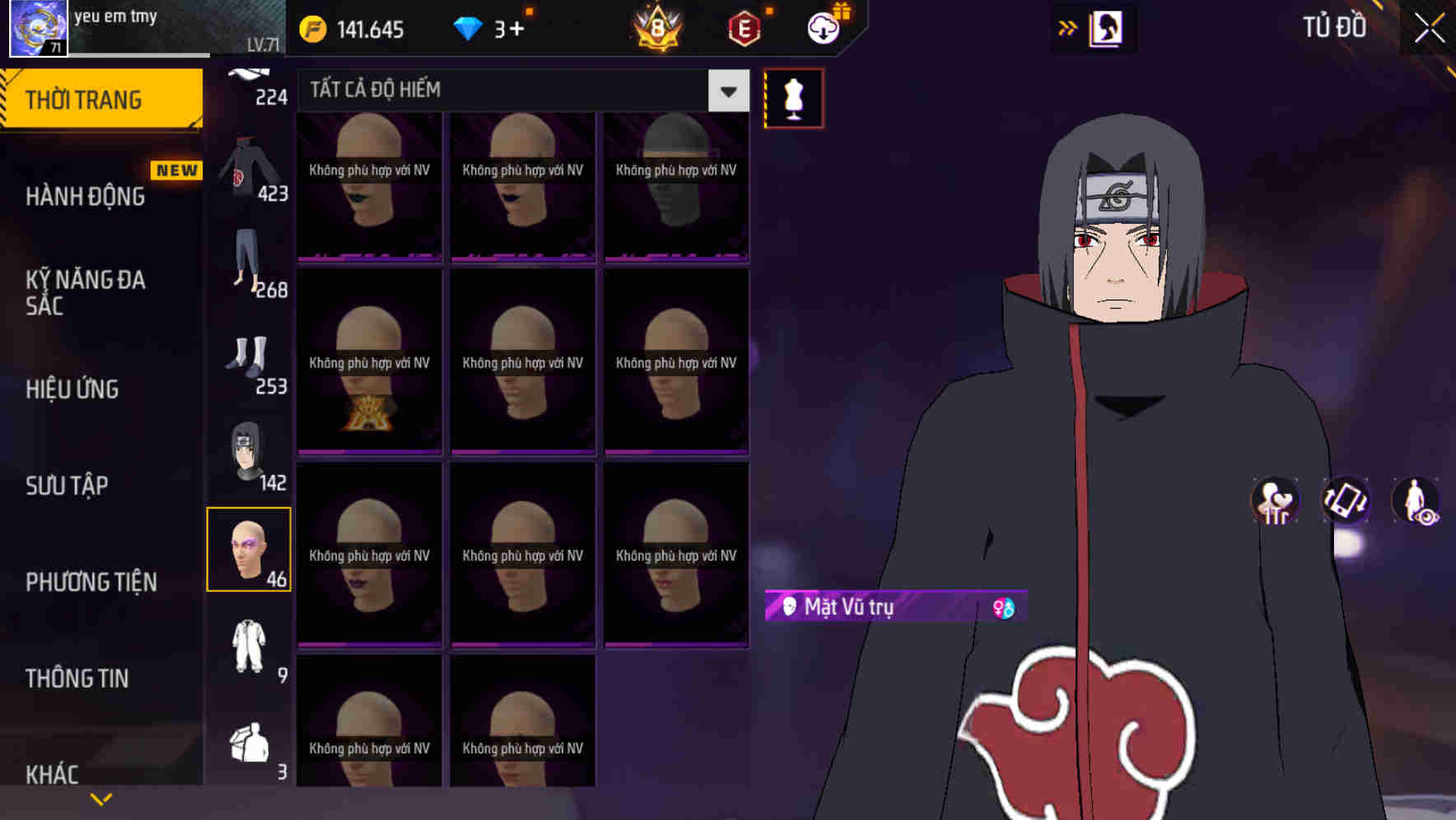Open the emote preview icon near the character
Image resolution: width=1456 pixels, height=820 pixels.
click(x=1273, y=502)
